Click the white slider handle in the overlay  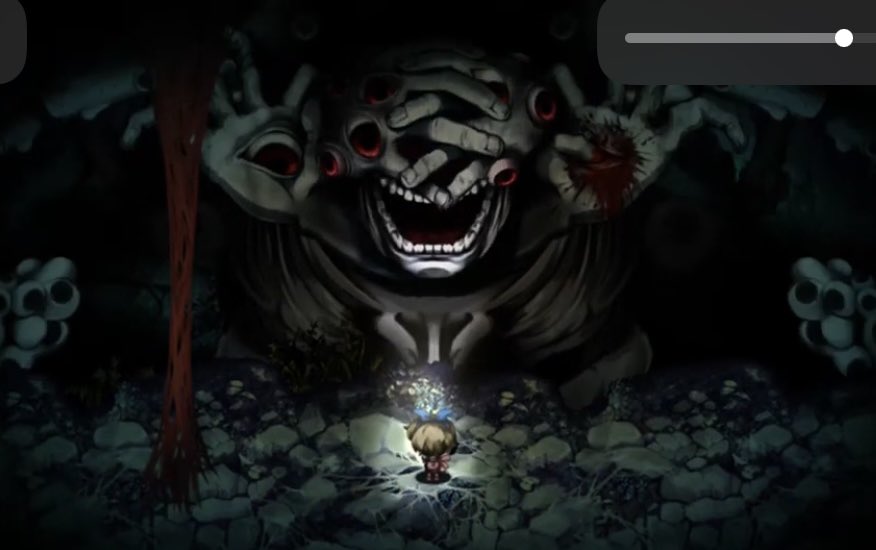pyautogui.click(x=844, y=38)
